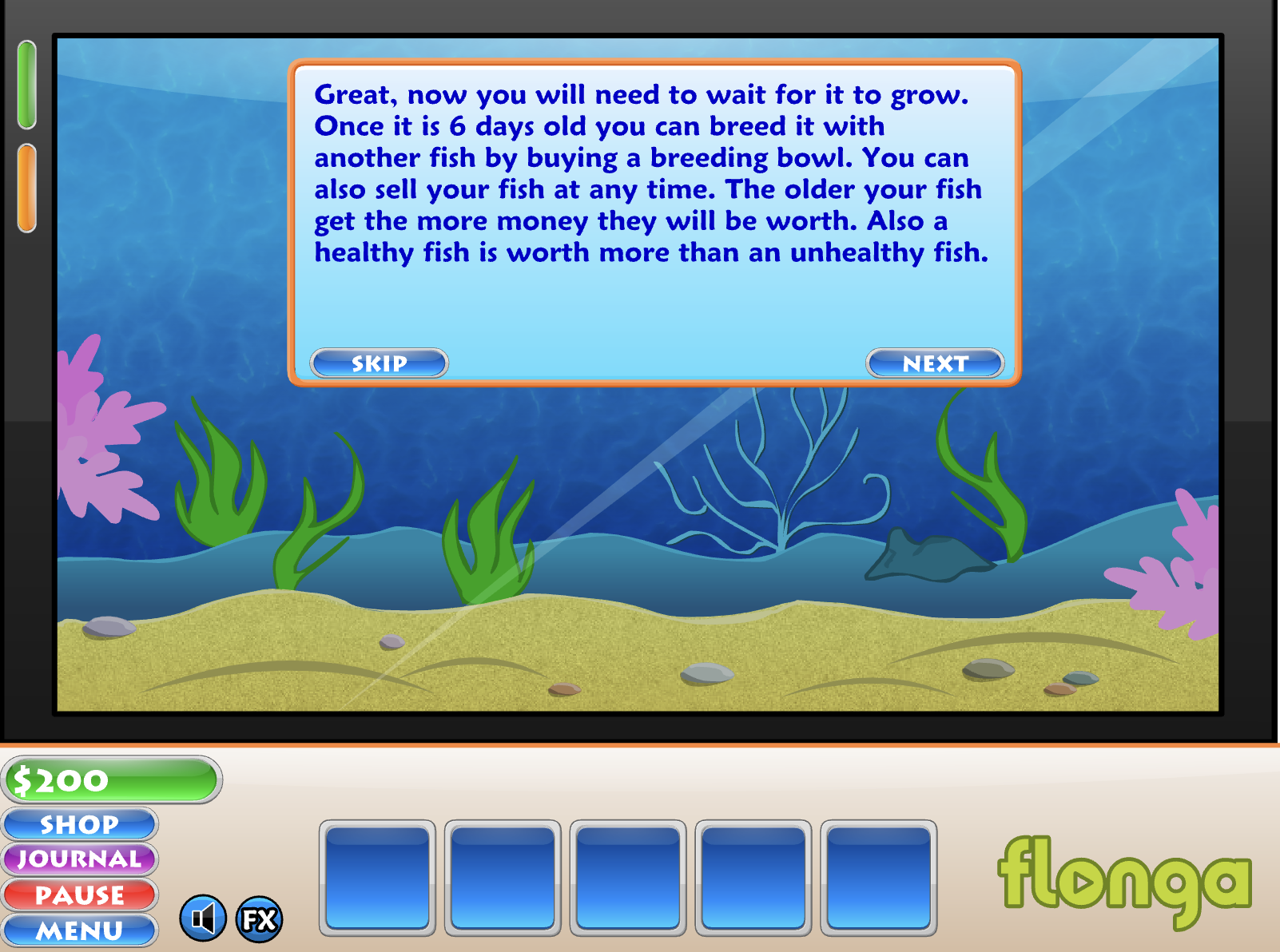Skip the tutorial dialogue
This screenshot has width=1280, height=952.
pos(379,363)
